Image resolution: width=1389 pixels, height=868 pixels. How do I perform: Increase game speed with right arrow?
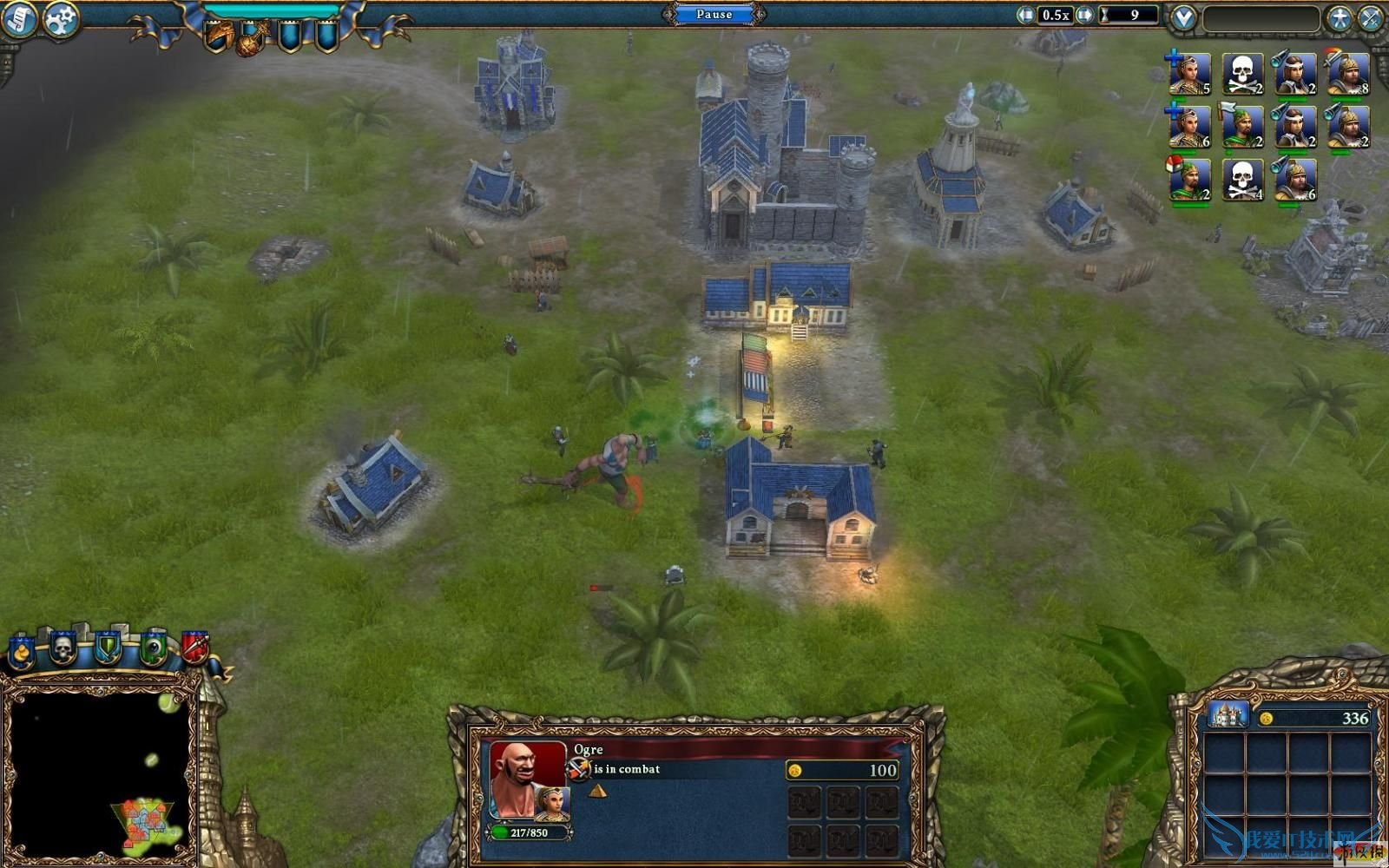1085,15
